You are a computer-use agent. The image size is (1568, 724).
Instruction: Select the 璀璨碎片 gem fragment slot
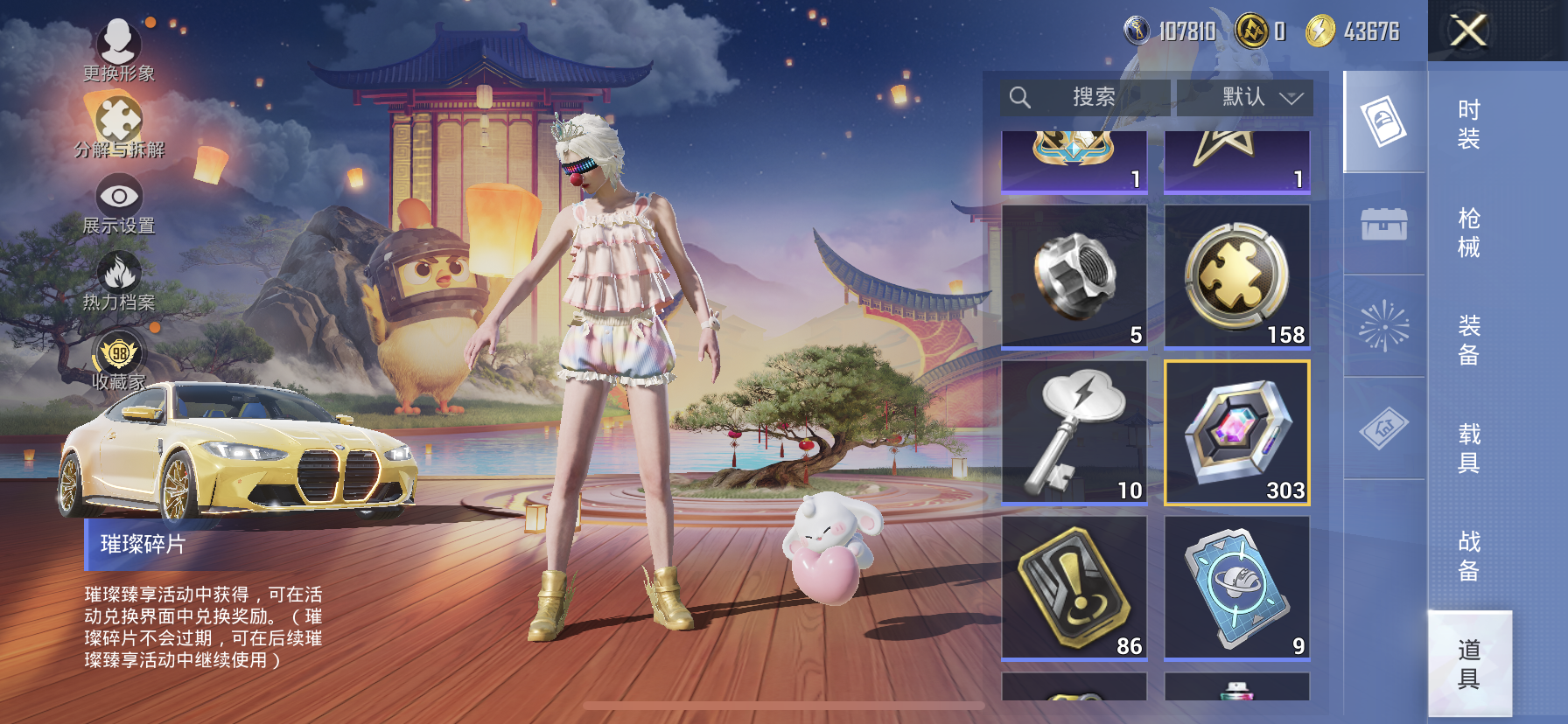pyautogui.click(x=1236, y=432)
